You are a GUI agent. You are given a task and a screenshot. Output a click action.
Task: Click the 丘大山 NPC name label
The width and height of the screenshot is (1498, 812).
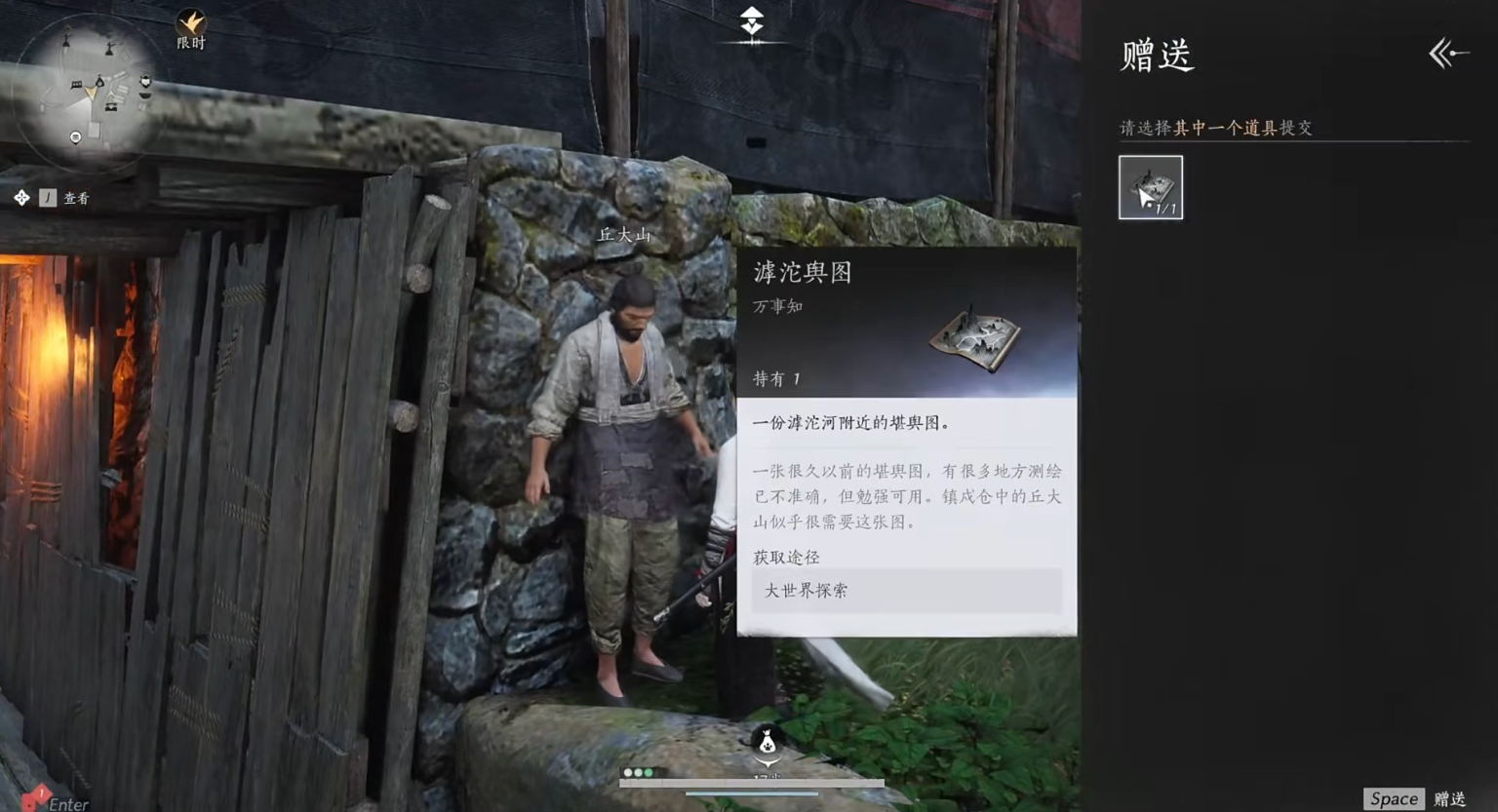coord(623,234)
